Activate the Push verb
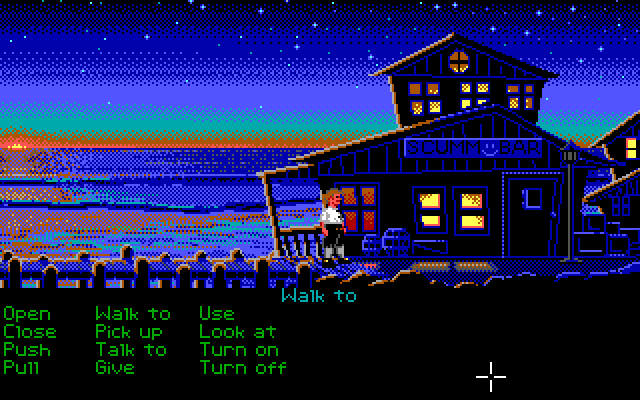Image resolution: width=640 pixels, height=400 pixels. pyautogui.click(x=26, y=350)
